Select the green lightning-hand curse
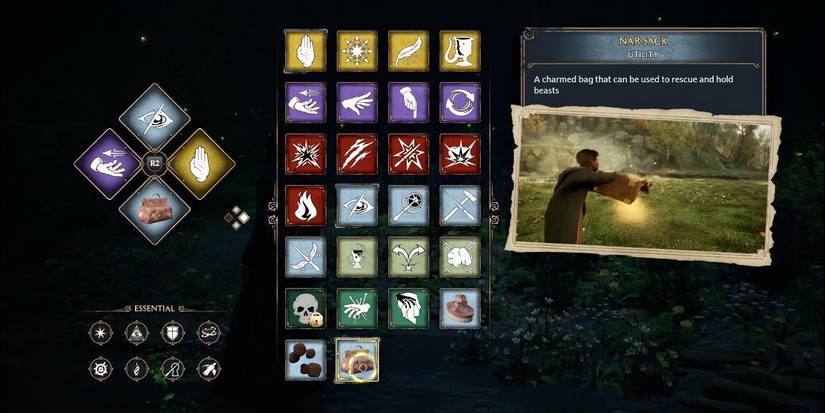Image resolution: width=825 pixels, height=413 pixels. click(357, 309)
